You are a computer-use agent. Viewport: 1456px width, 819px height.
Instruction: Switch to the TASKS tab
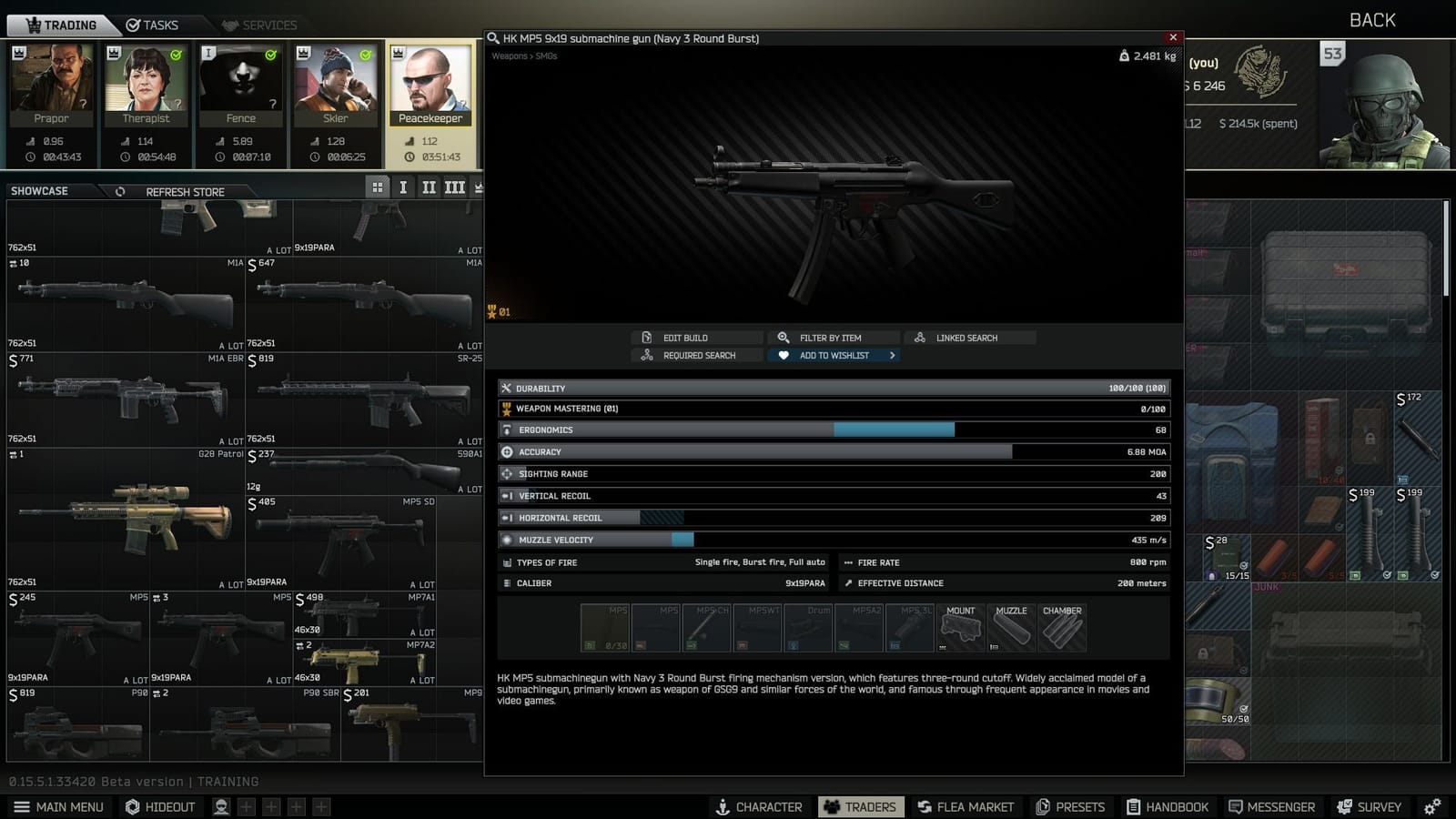pos(155,25)
